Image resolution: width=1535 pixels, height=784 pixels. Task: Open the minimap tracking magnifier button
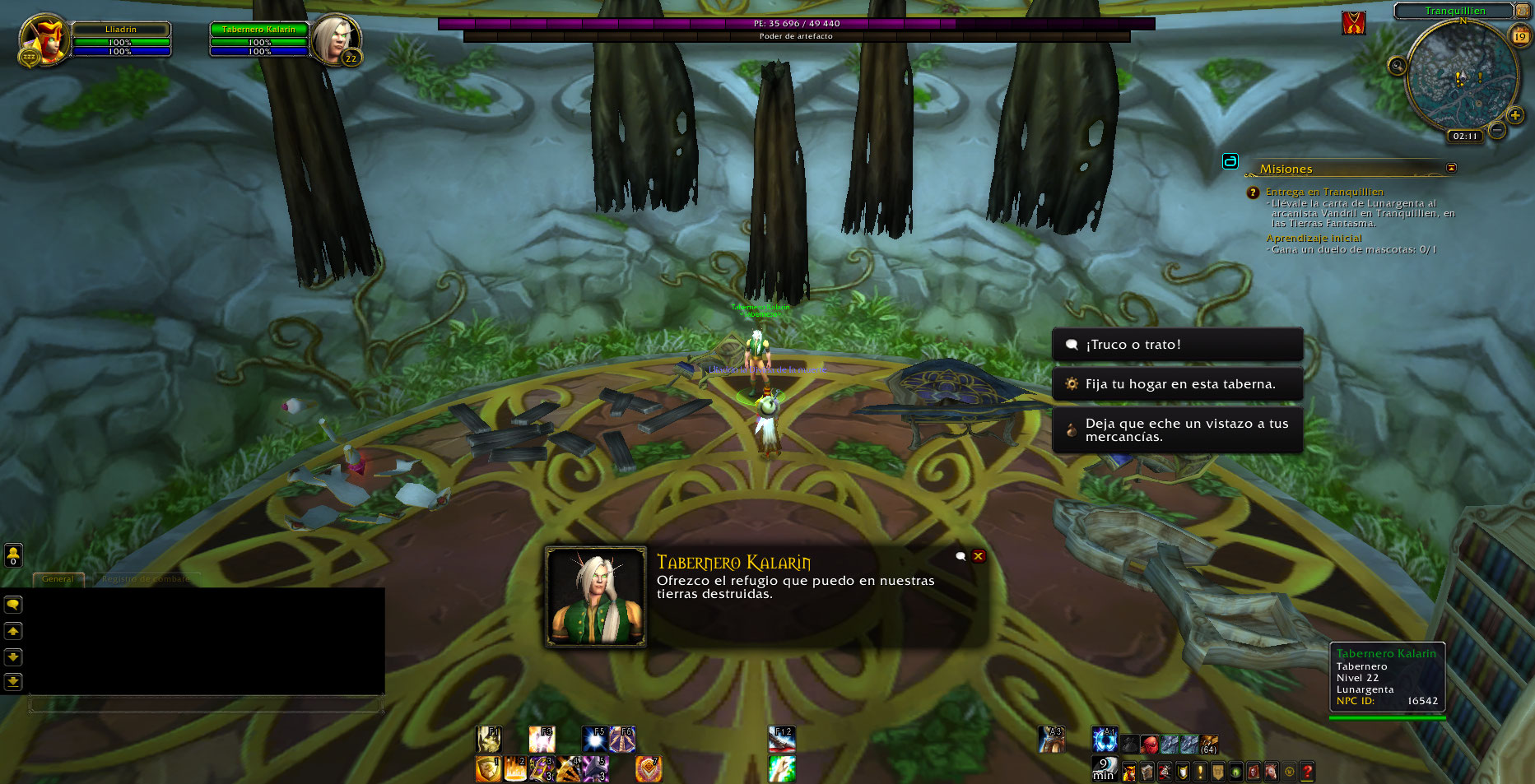click(x=1397, y=66)
